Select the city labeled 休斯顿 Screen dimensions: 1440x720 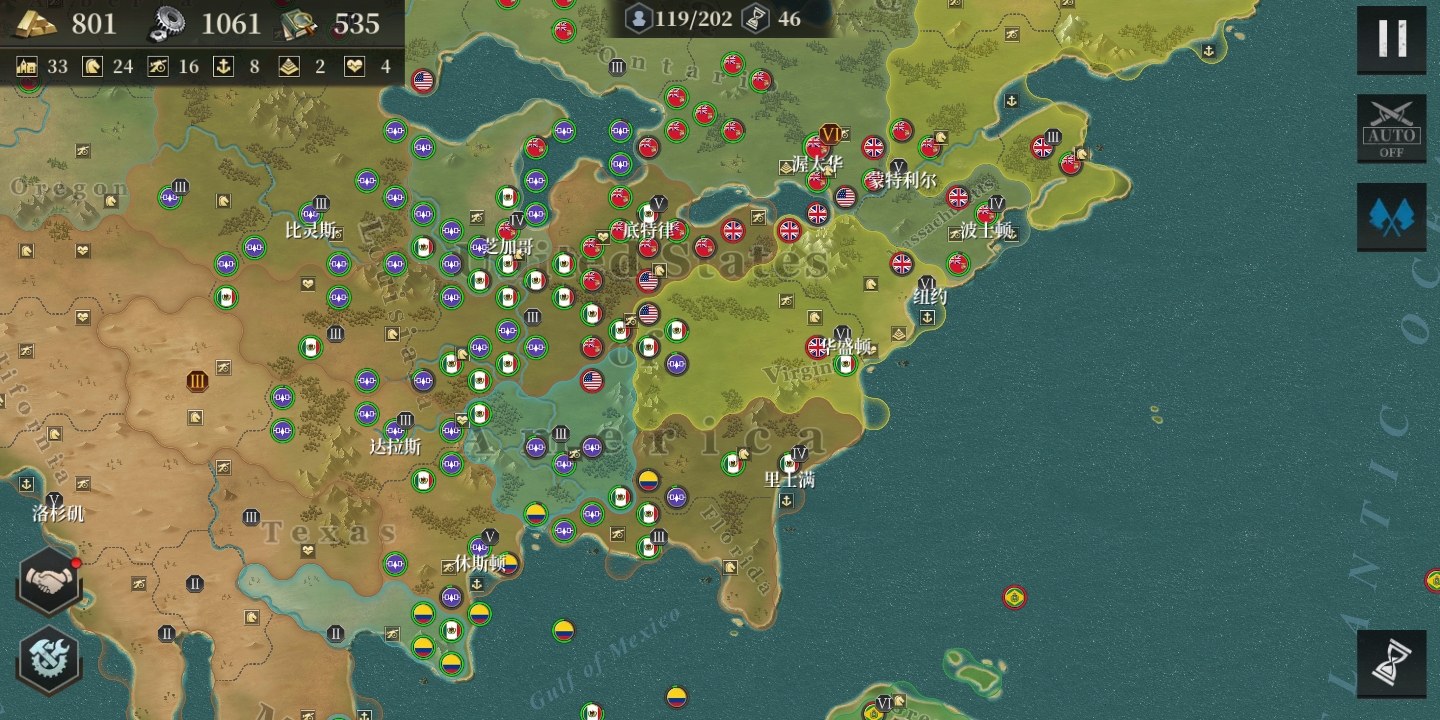click(x=480, y=562)
